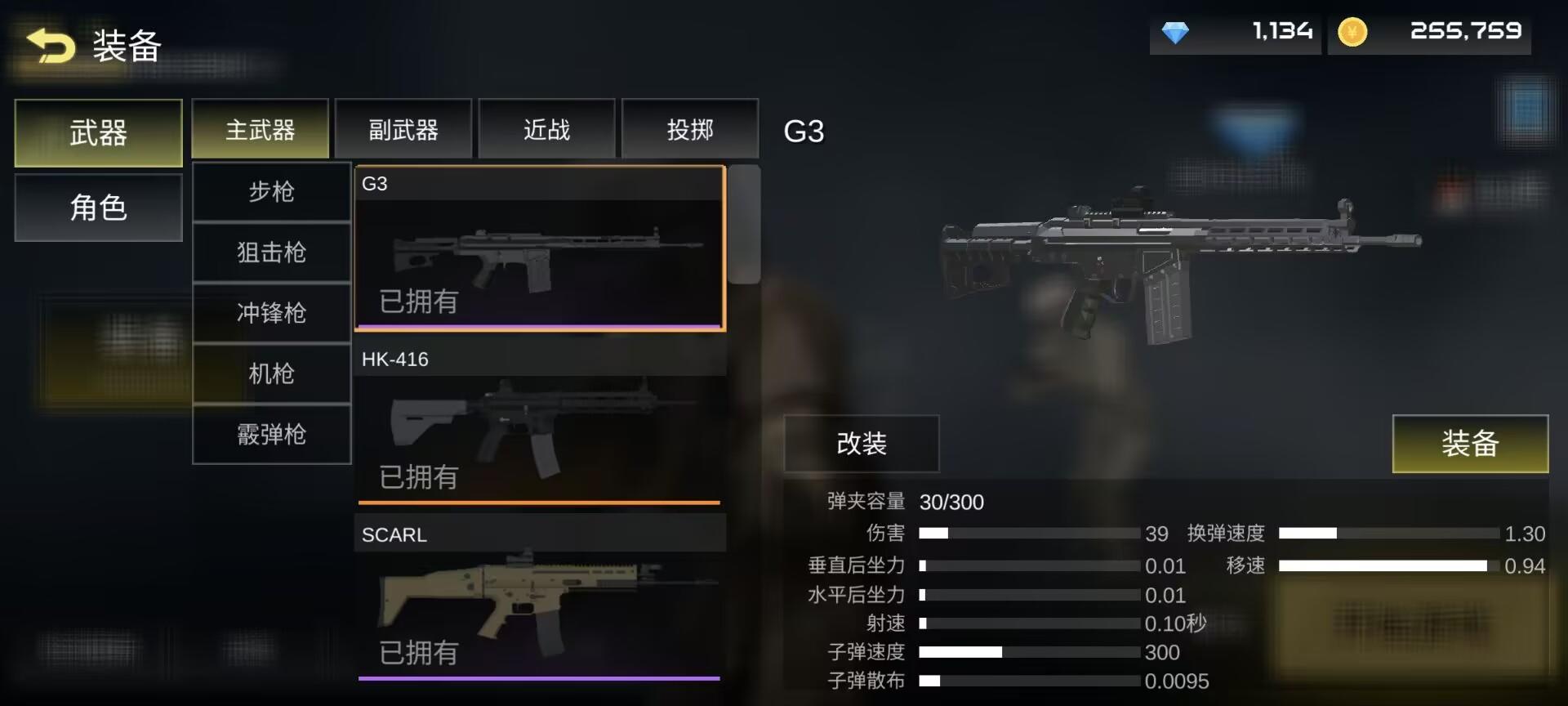Expand the 狙击枪 weapon list

271,252
